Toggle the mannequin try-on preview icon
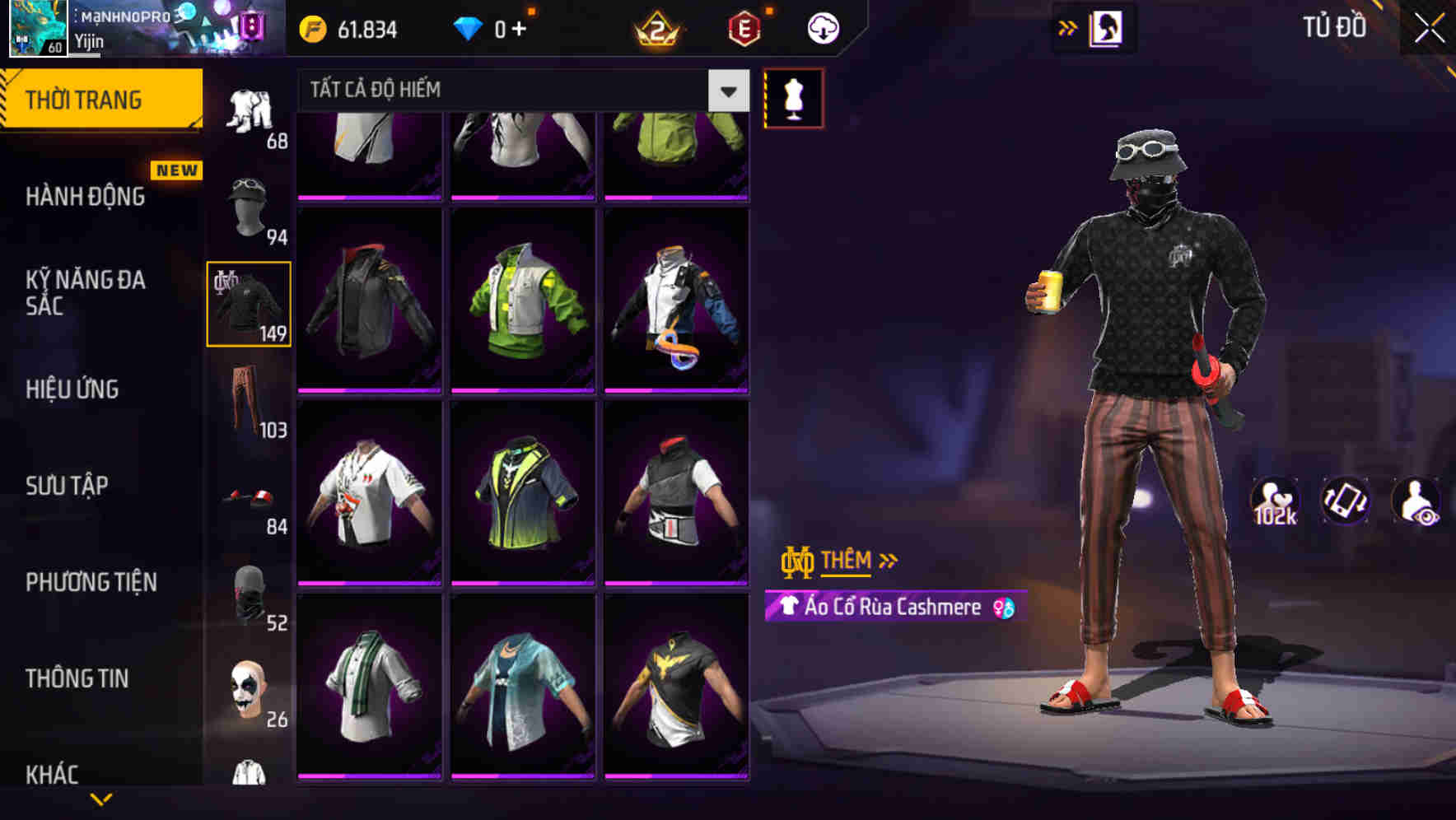The image size is (1456, 820). [793, 96]
